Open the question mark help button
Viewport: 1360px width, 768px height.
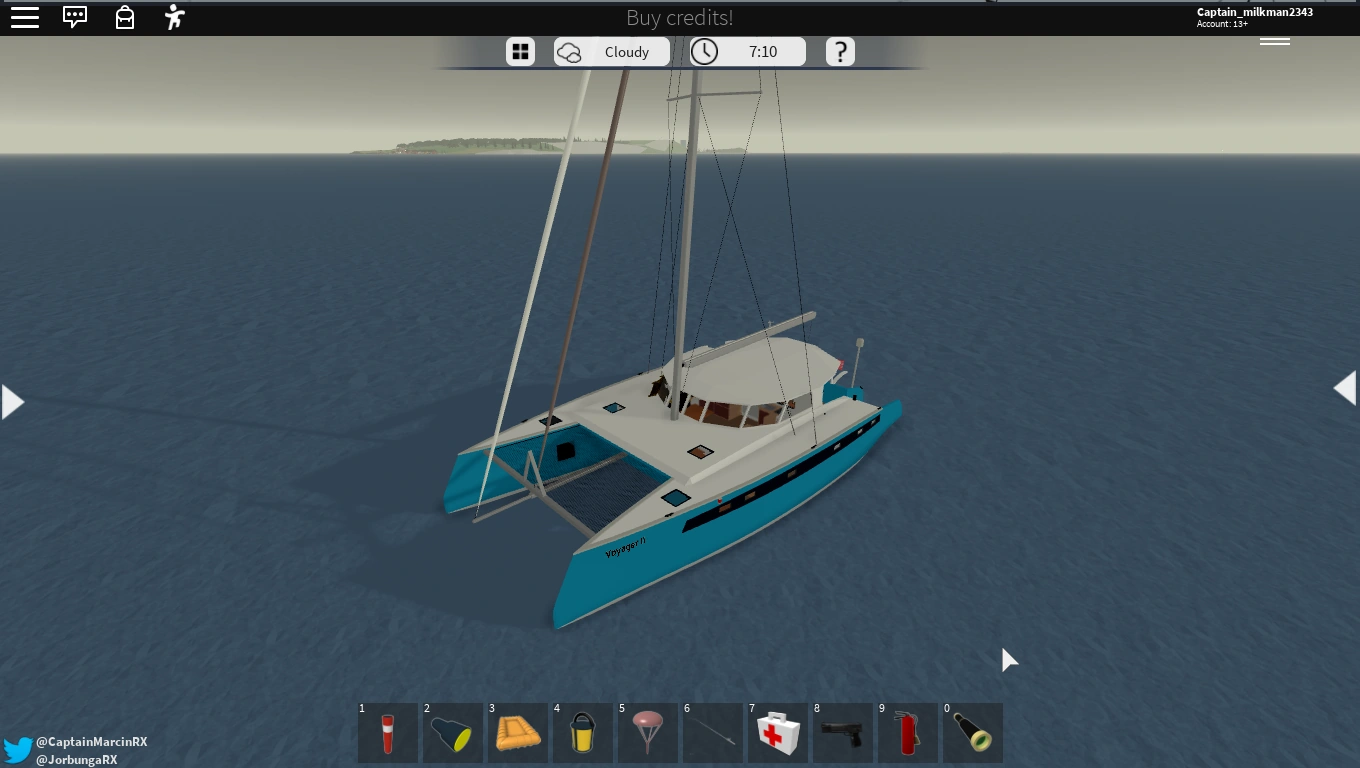point(841,51)
